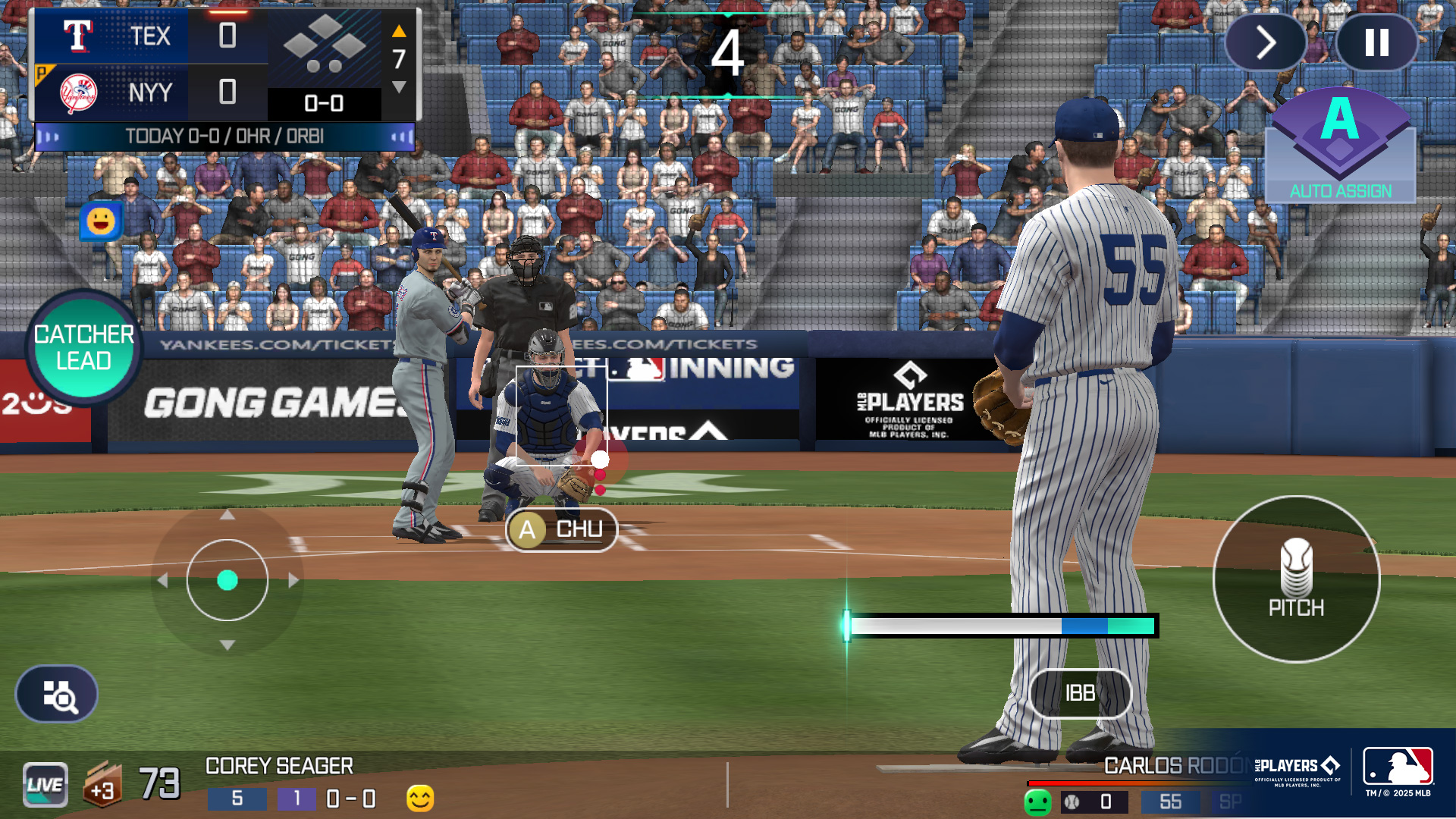1456x819 pixels.
Task: Click the up arrow beside the count
Action: [x=400, y=33]
